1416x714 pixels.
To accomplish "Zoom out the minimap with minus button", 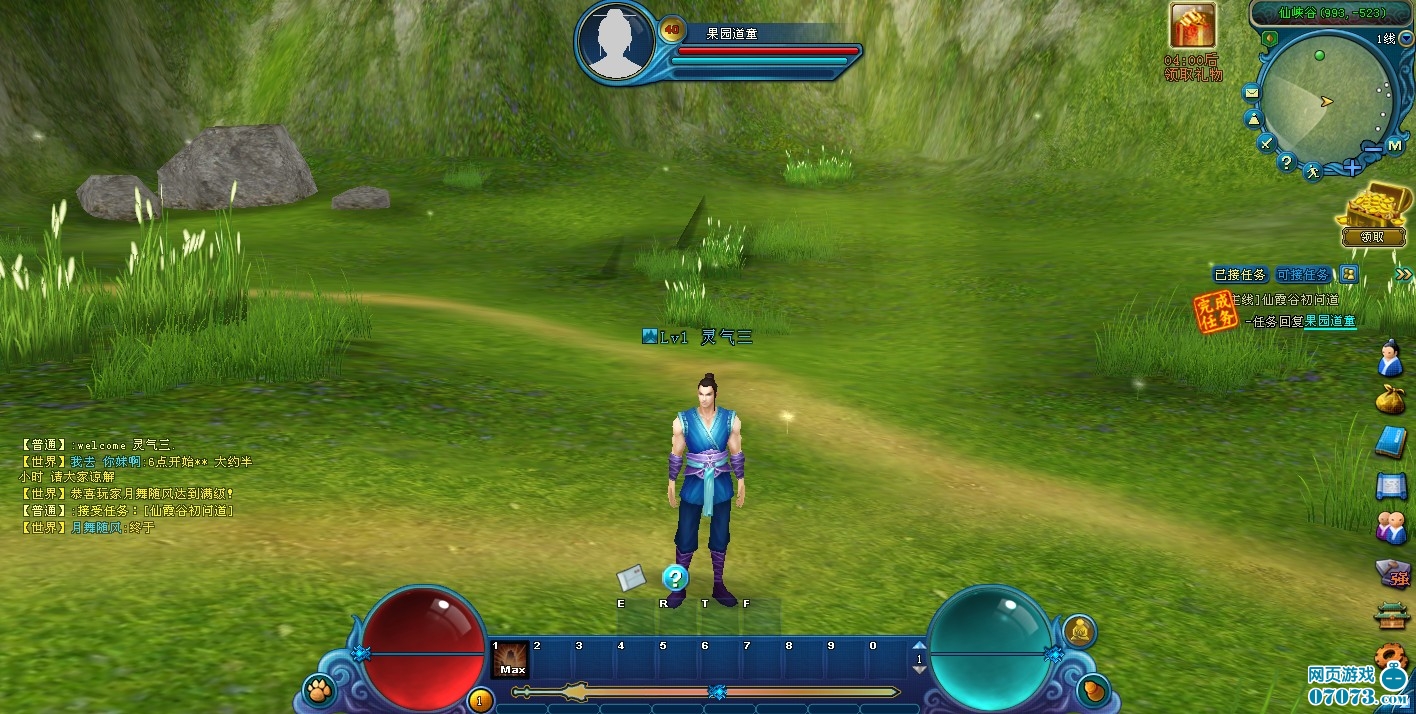I will [x=1372, y=150].
